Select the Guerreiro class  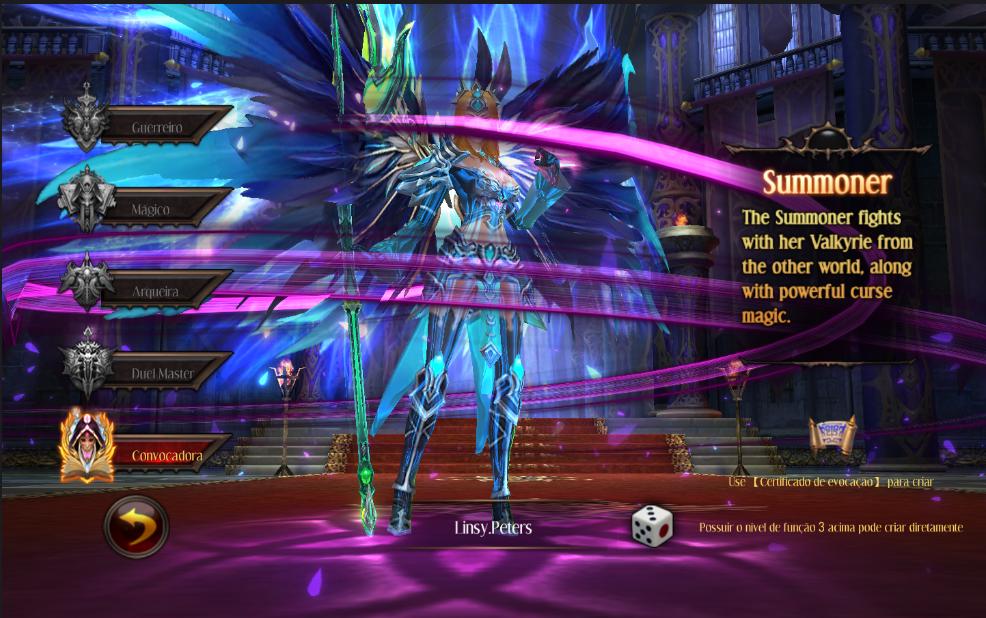coord(160,127)
